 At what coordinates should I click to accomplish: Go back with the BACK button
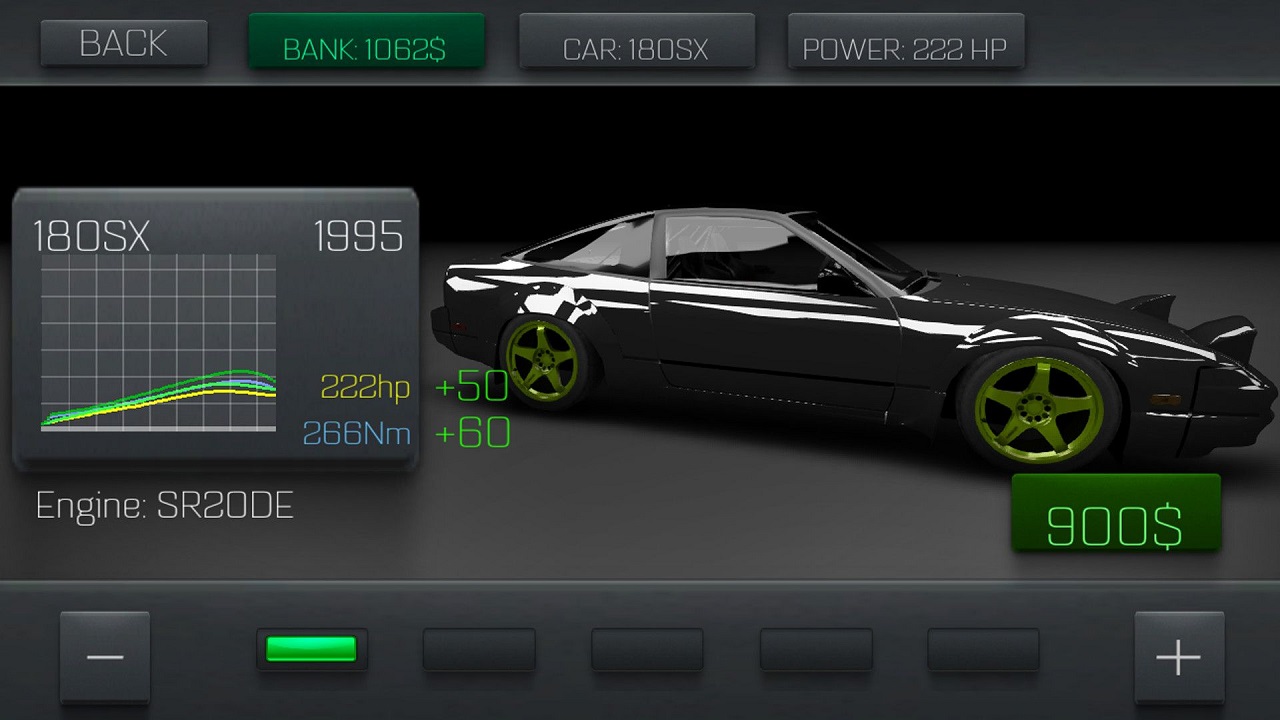coord(124,44)
